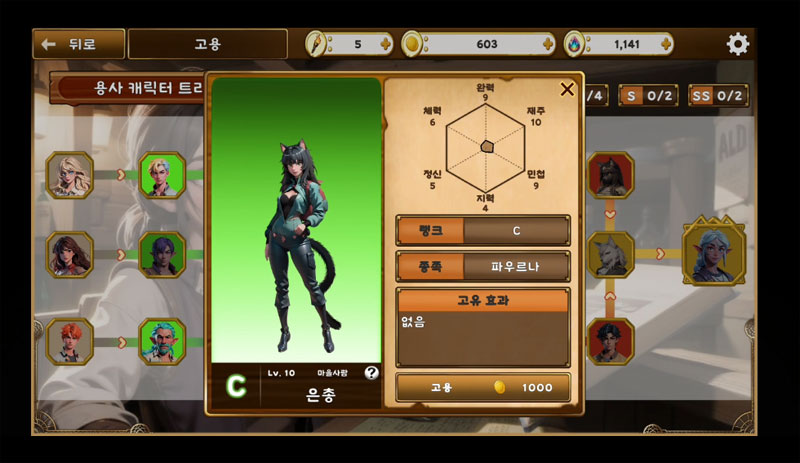The height and width of the screenshot is (463, 800).
Task: Select the red-haired boy portrait
Action: point(70,341)
